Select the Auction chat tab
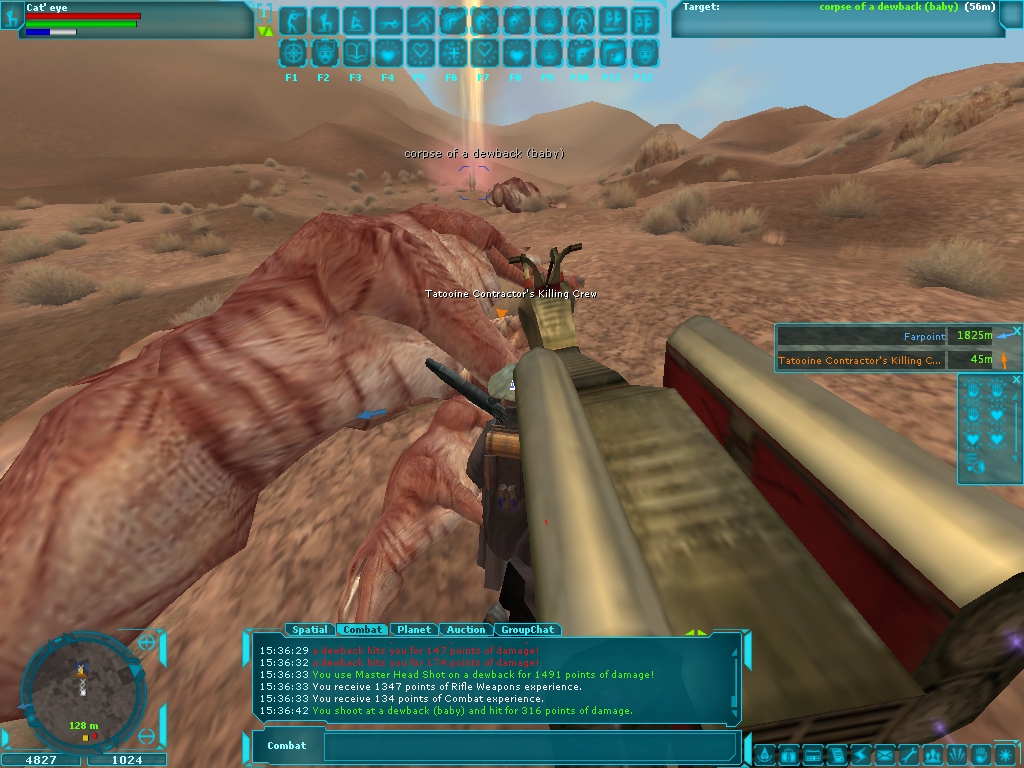1024x768 pixels. (x=466, y=630)
